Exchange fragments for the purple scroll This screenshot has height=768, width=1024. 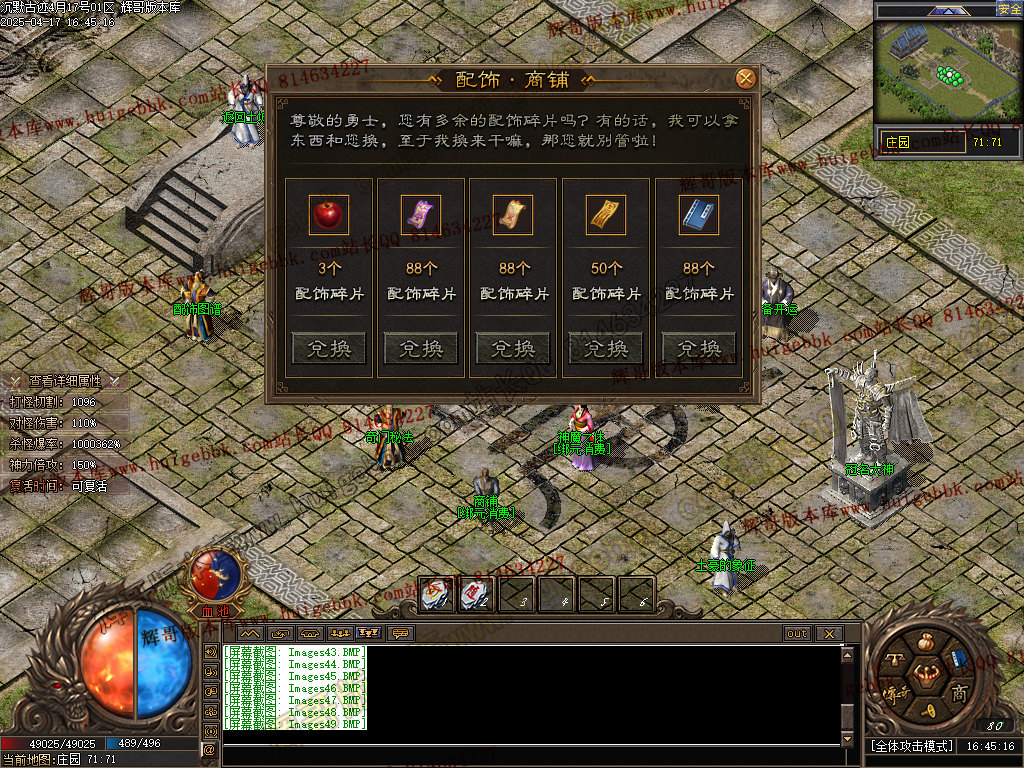point(421,348)
